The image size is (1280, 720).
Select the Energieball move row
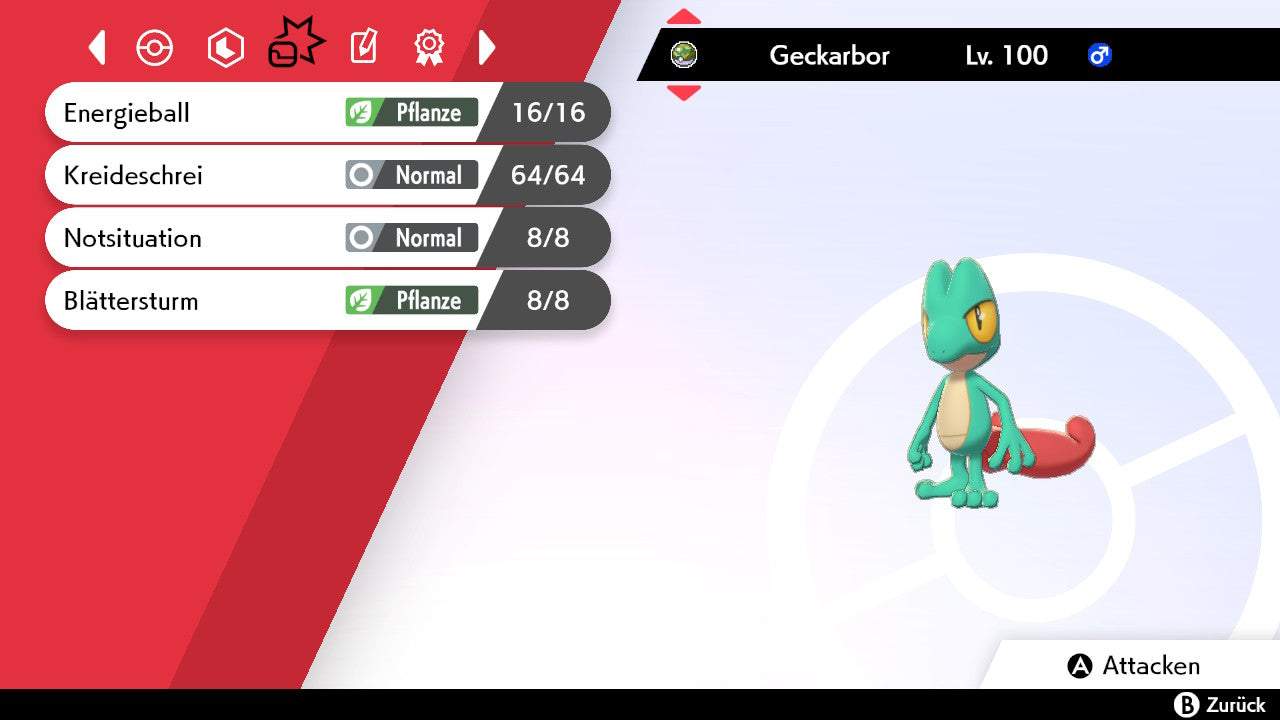(x=327, y=112)
